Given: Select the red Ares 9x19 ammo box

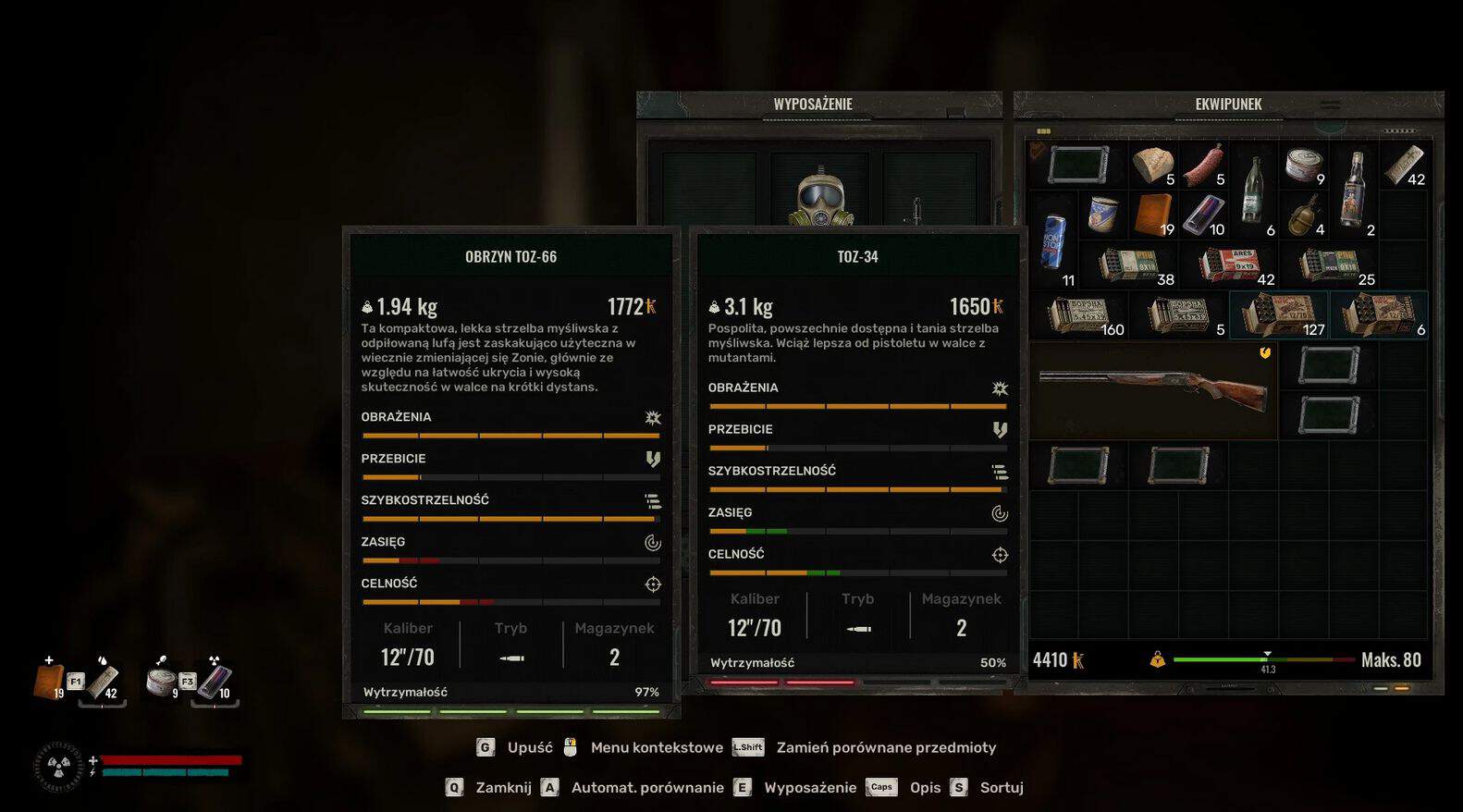Looking at the screenshot, I should coord(1229,265).
